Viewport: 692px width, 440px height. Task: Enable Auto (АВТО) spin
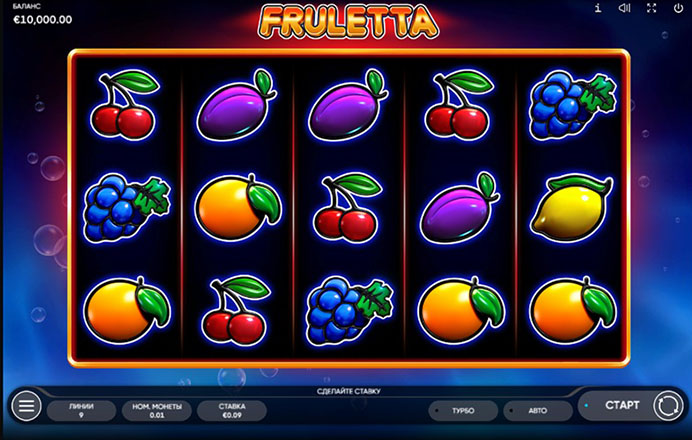tap(537, 410)
